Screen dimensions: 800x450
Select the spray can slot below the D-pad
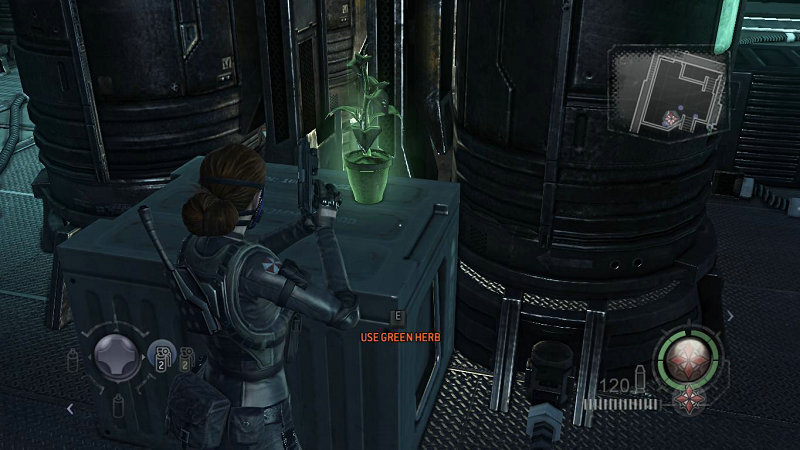click(115, 404)
